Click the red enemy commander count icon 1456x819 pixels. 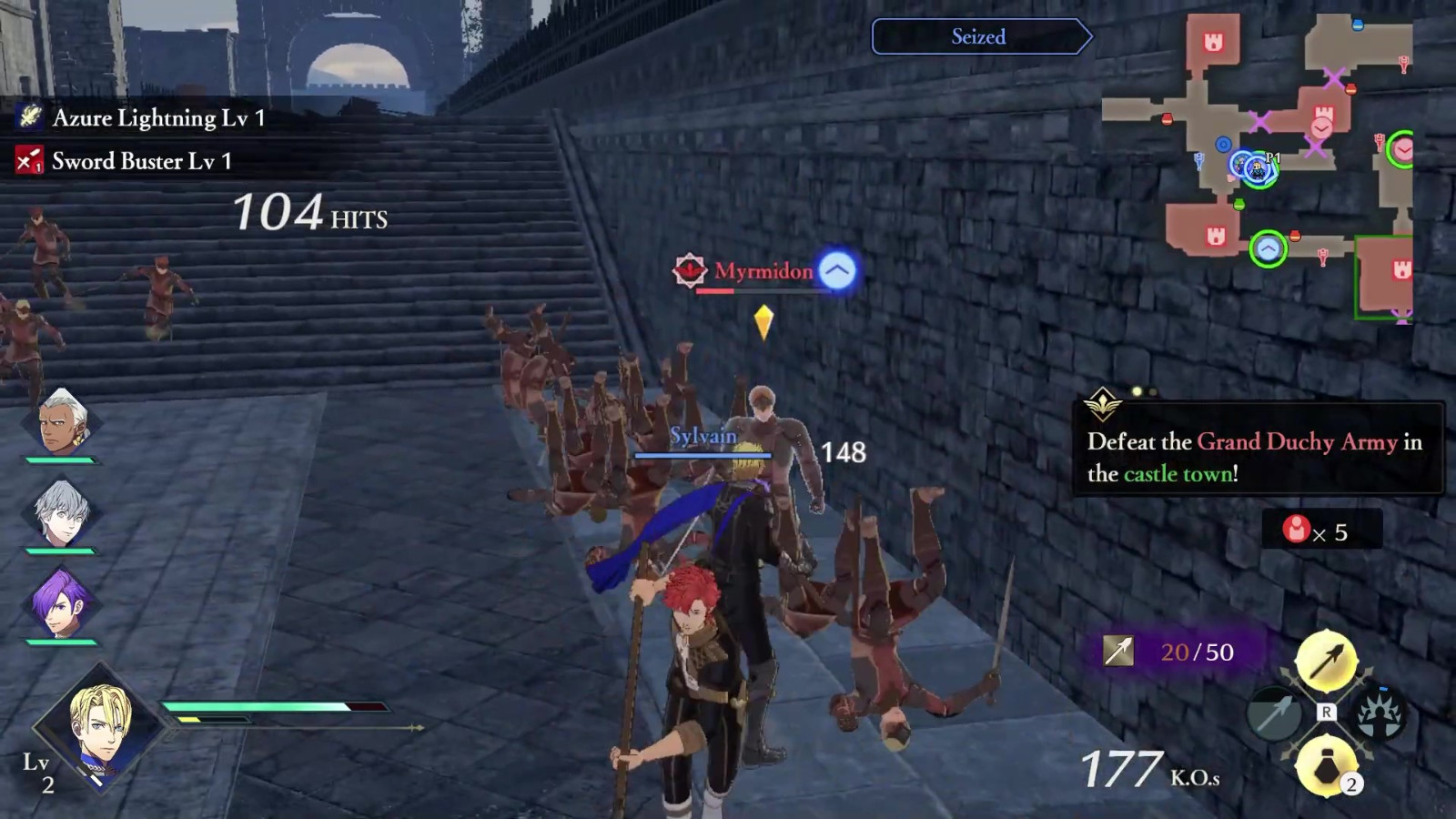(1296, 529)
